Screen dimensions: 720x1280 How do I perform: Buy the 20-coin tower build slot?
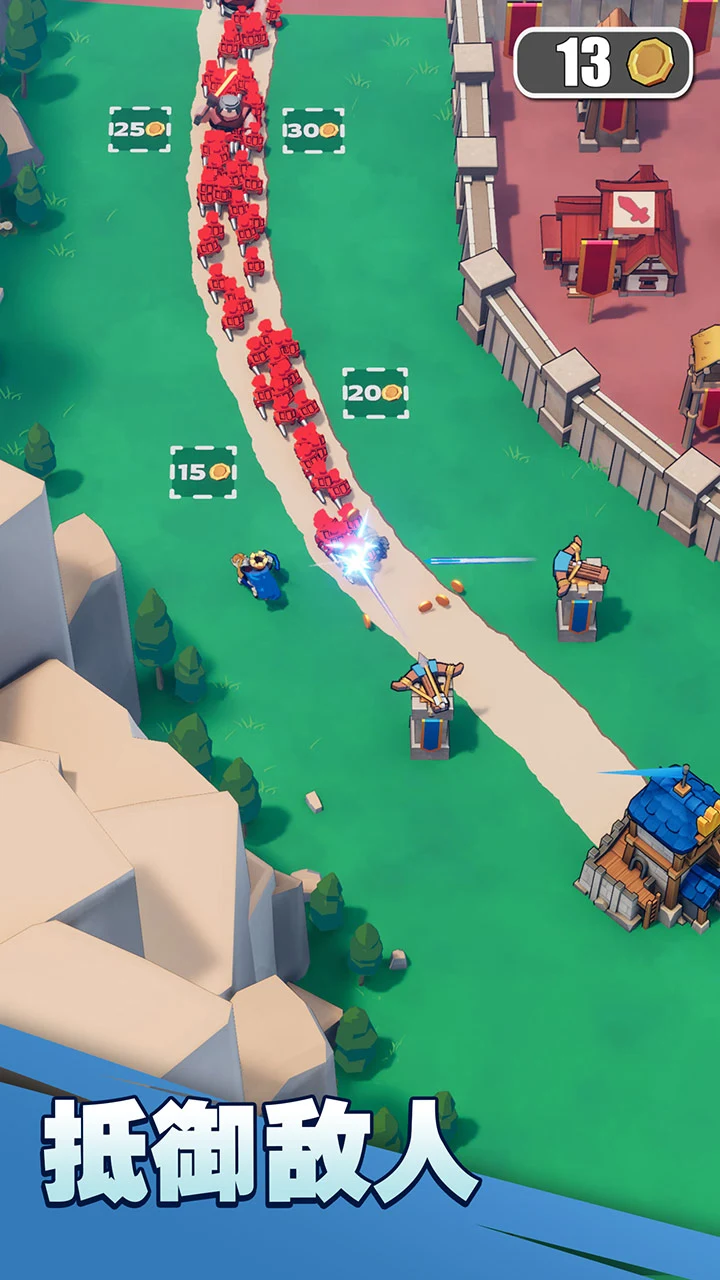click(375, 393)
